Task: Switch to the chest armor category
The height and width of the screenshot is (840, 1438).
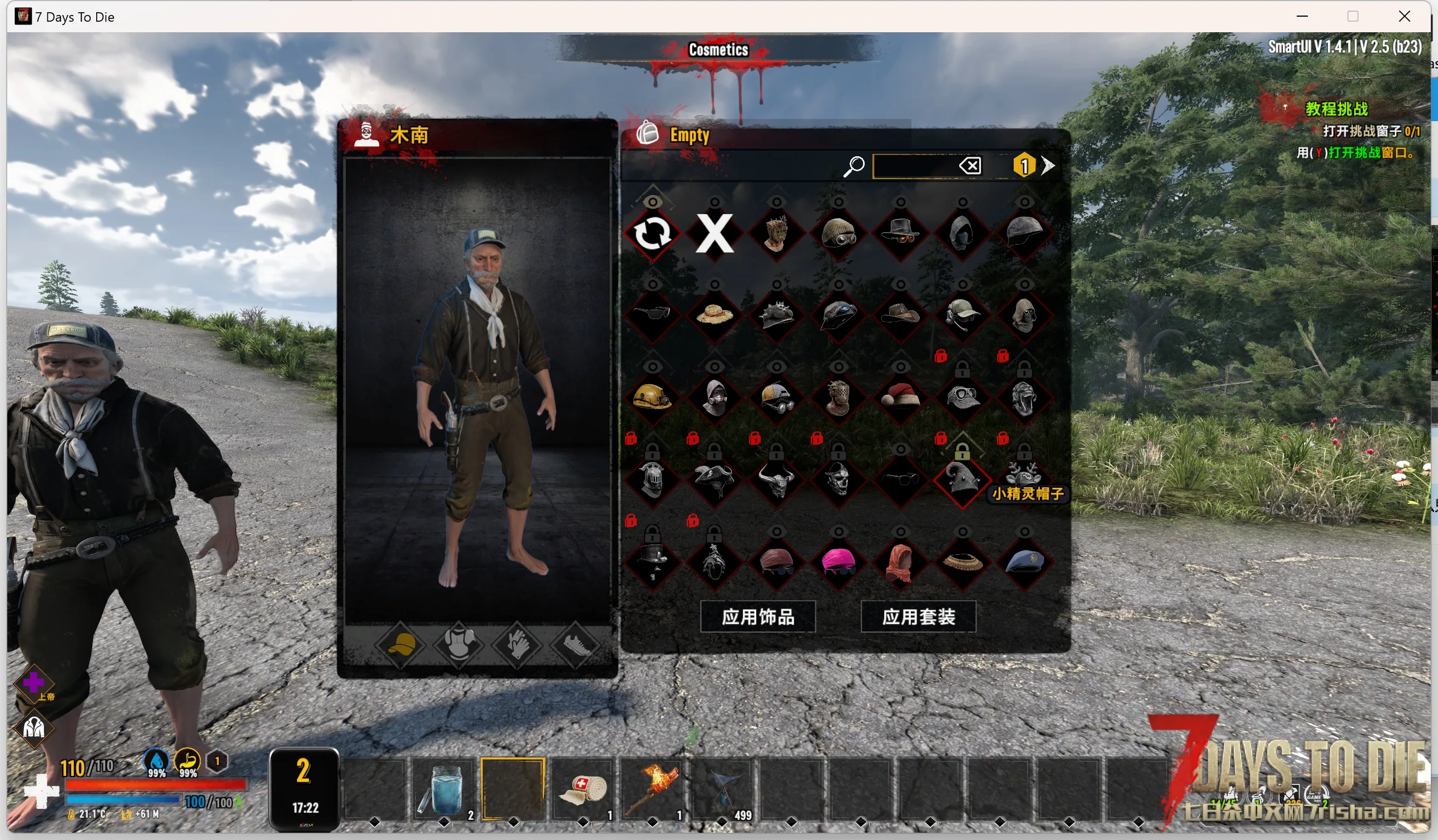Action: 459,645
